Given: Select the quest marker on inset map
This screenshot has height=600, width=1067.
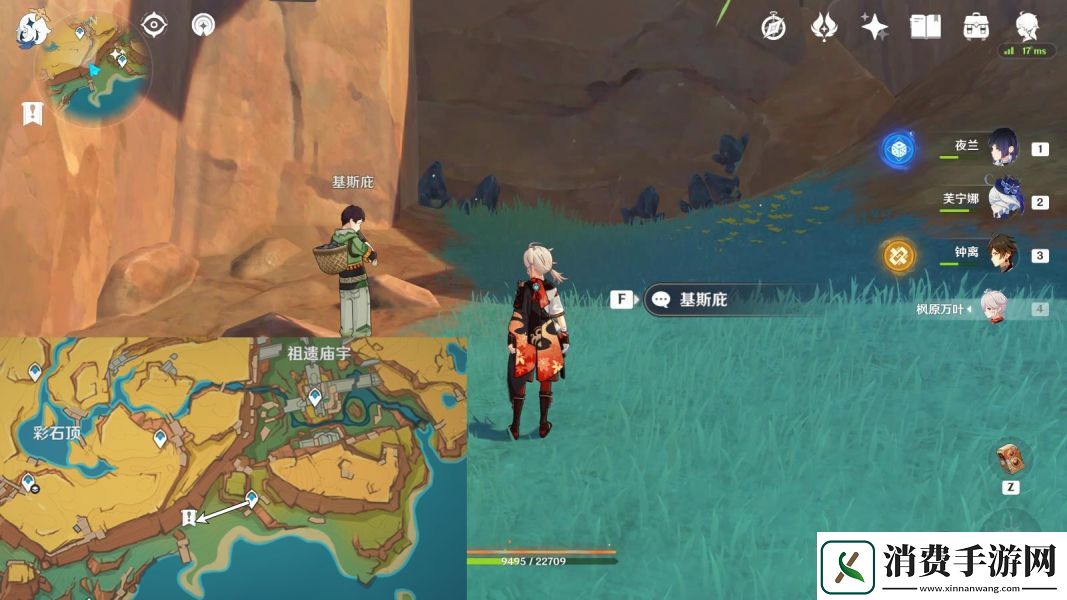Looking at the screenshot, I should coord(187,516).
